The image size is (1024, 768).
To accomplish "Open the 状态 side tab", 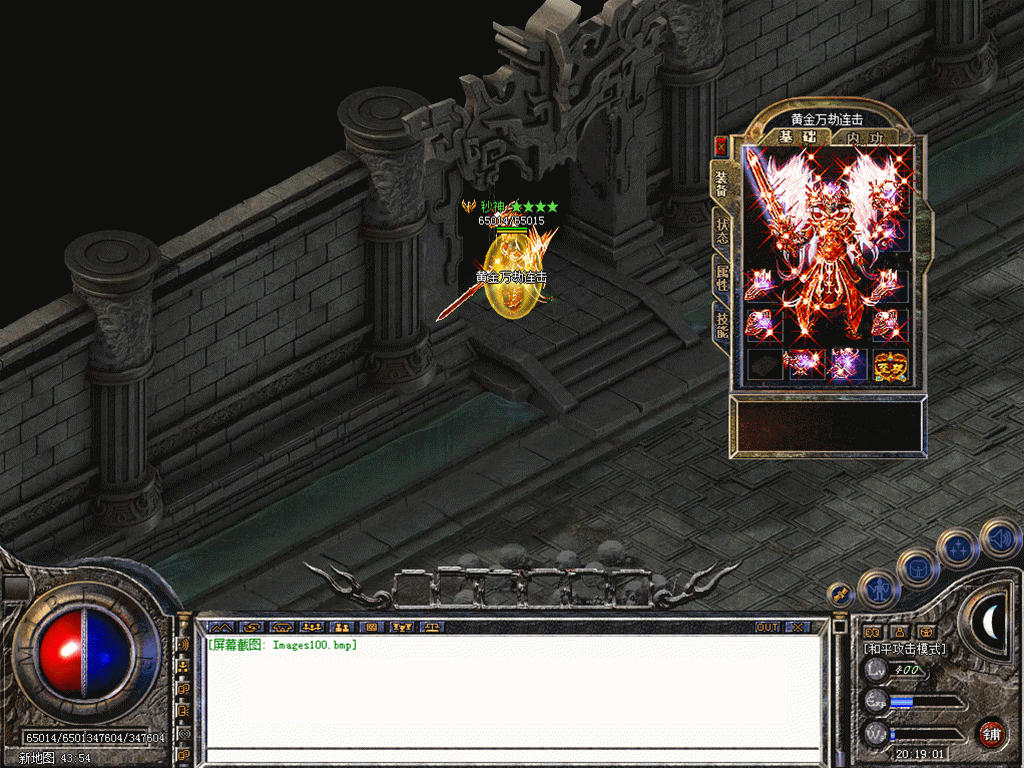I will [722, 233].
